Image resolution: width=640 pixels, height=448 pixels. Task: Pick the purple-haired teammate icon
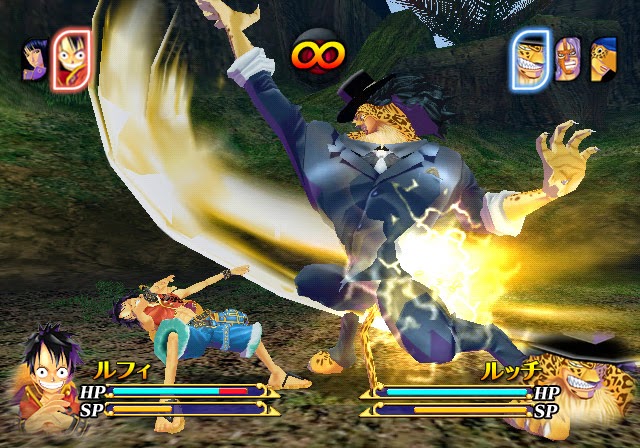coord(568,59)
